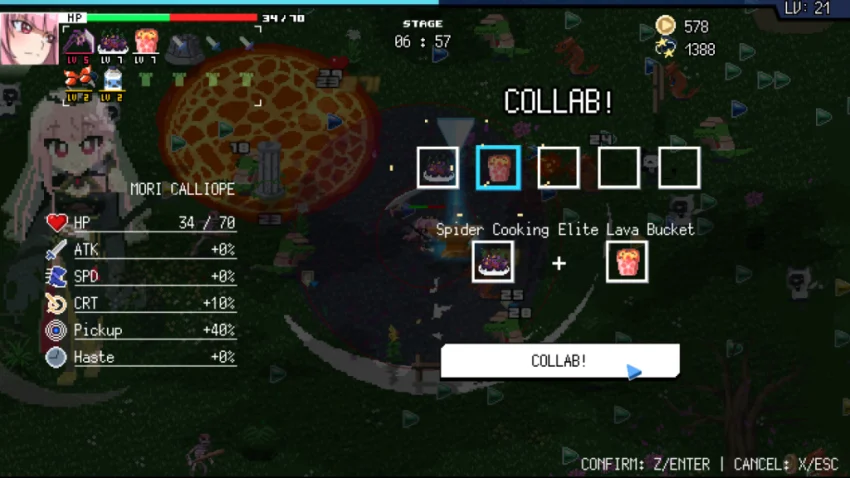This screenshot has width=850, height=478.
Task: Click the Elite Lava Bucket ingredient right of plus sign
Action: click(x=626, y=261)
